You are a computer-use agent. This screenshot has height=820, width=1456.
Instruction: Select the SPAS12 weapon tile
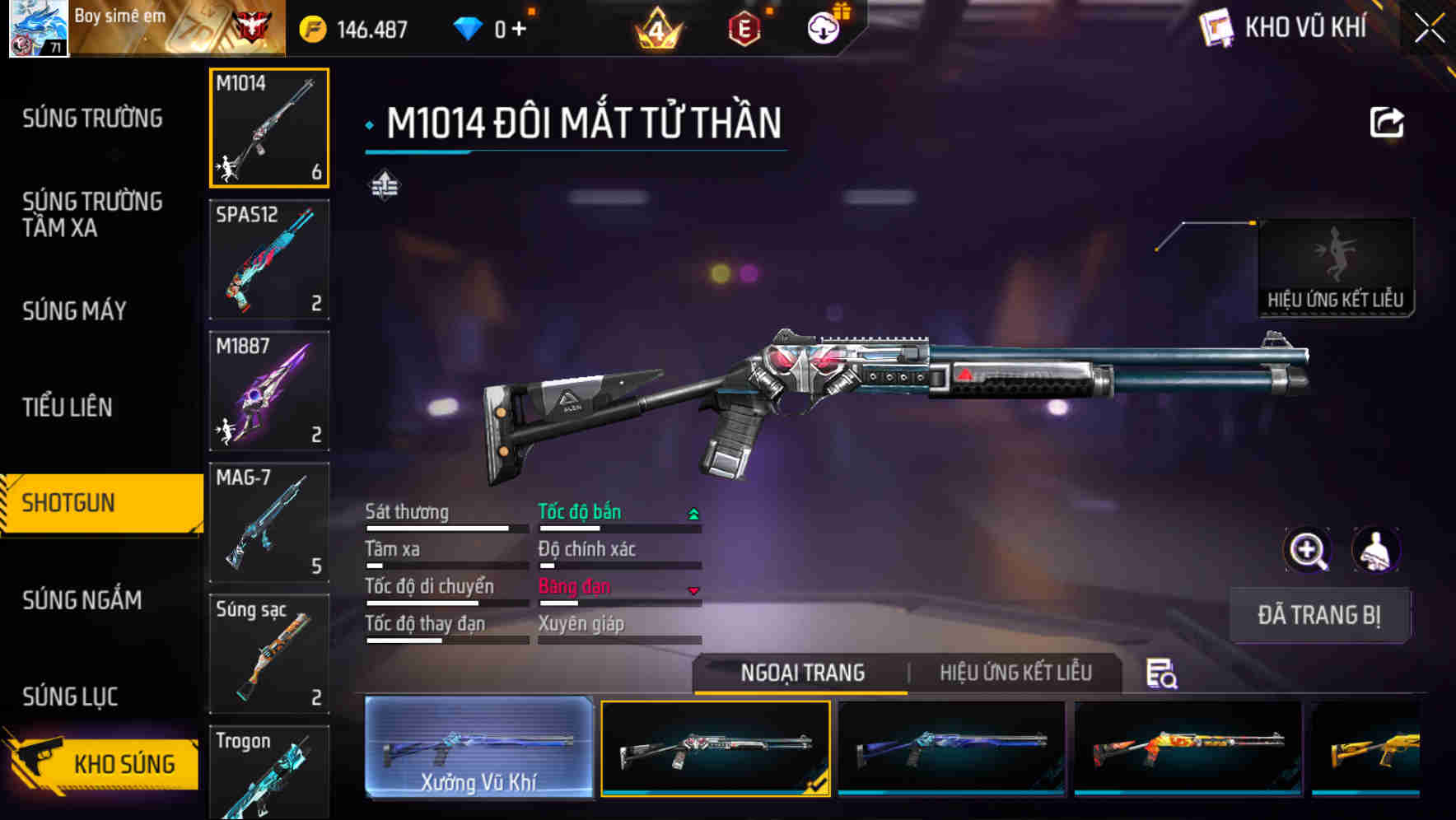coord(269,259)
